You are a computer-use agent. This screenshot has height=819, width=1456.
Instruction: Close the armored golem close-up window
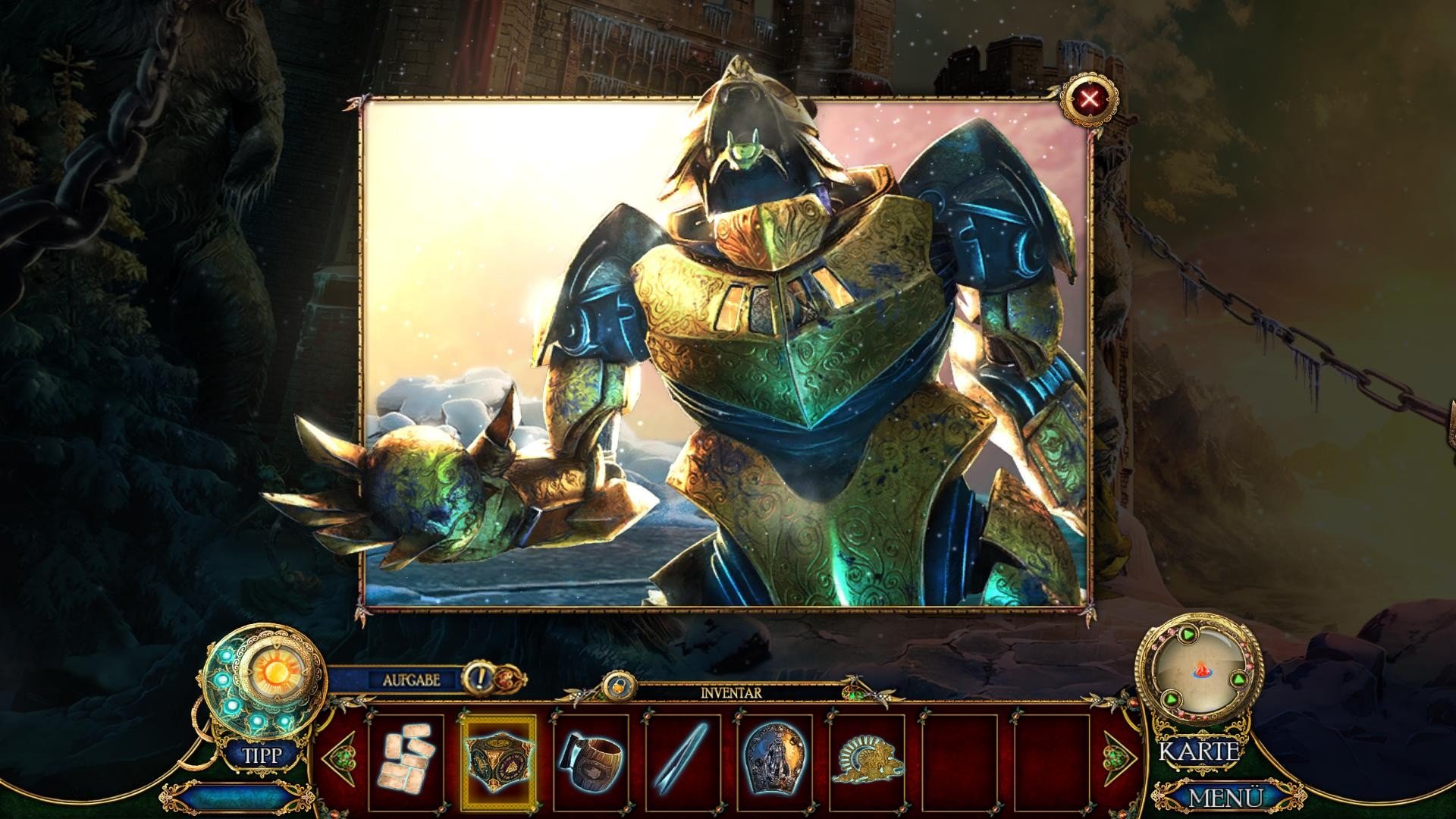[1089, 99]
